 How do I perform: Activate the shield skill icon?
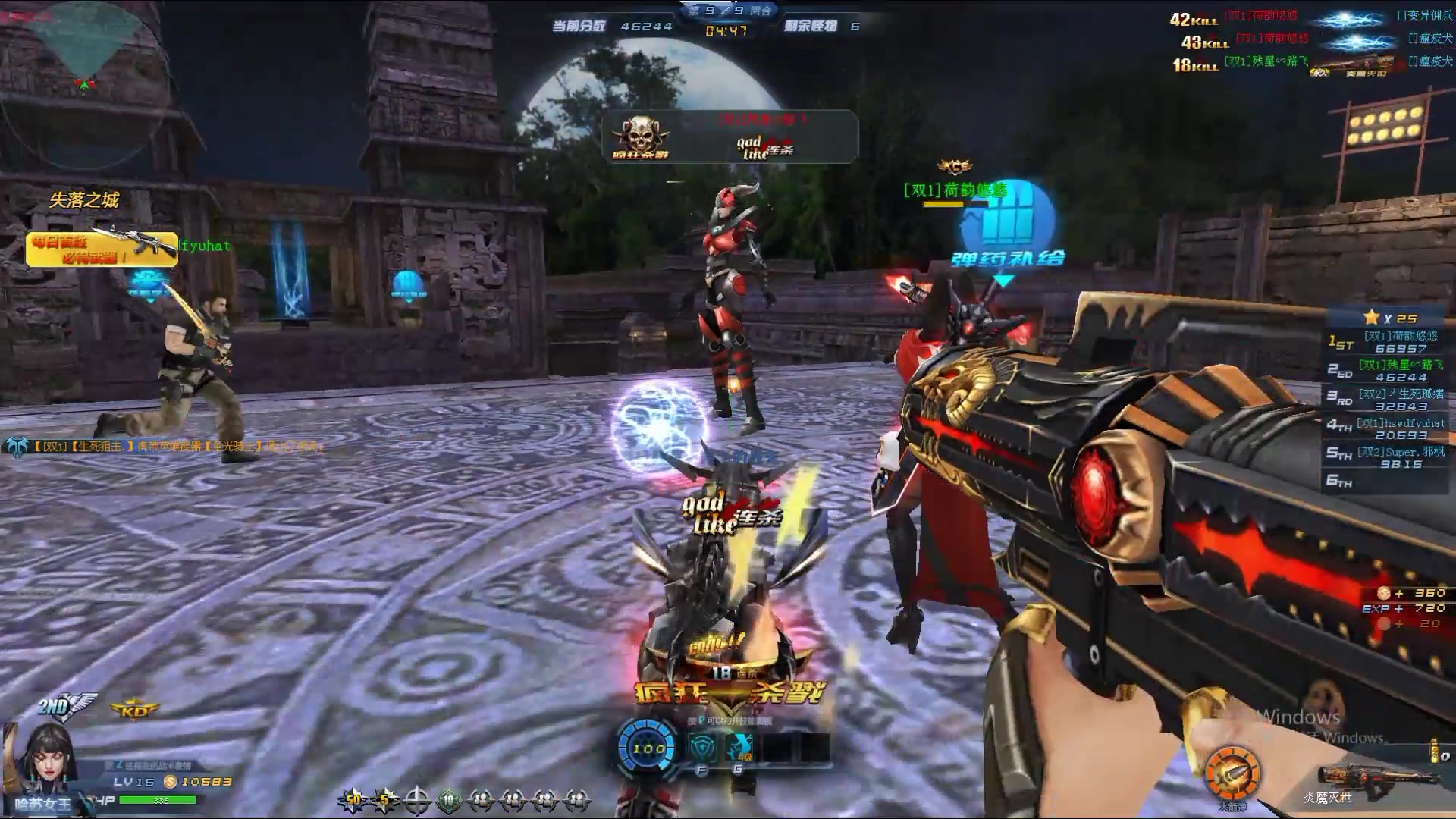(x=702, y=748)
